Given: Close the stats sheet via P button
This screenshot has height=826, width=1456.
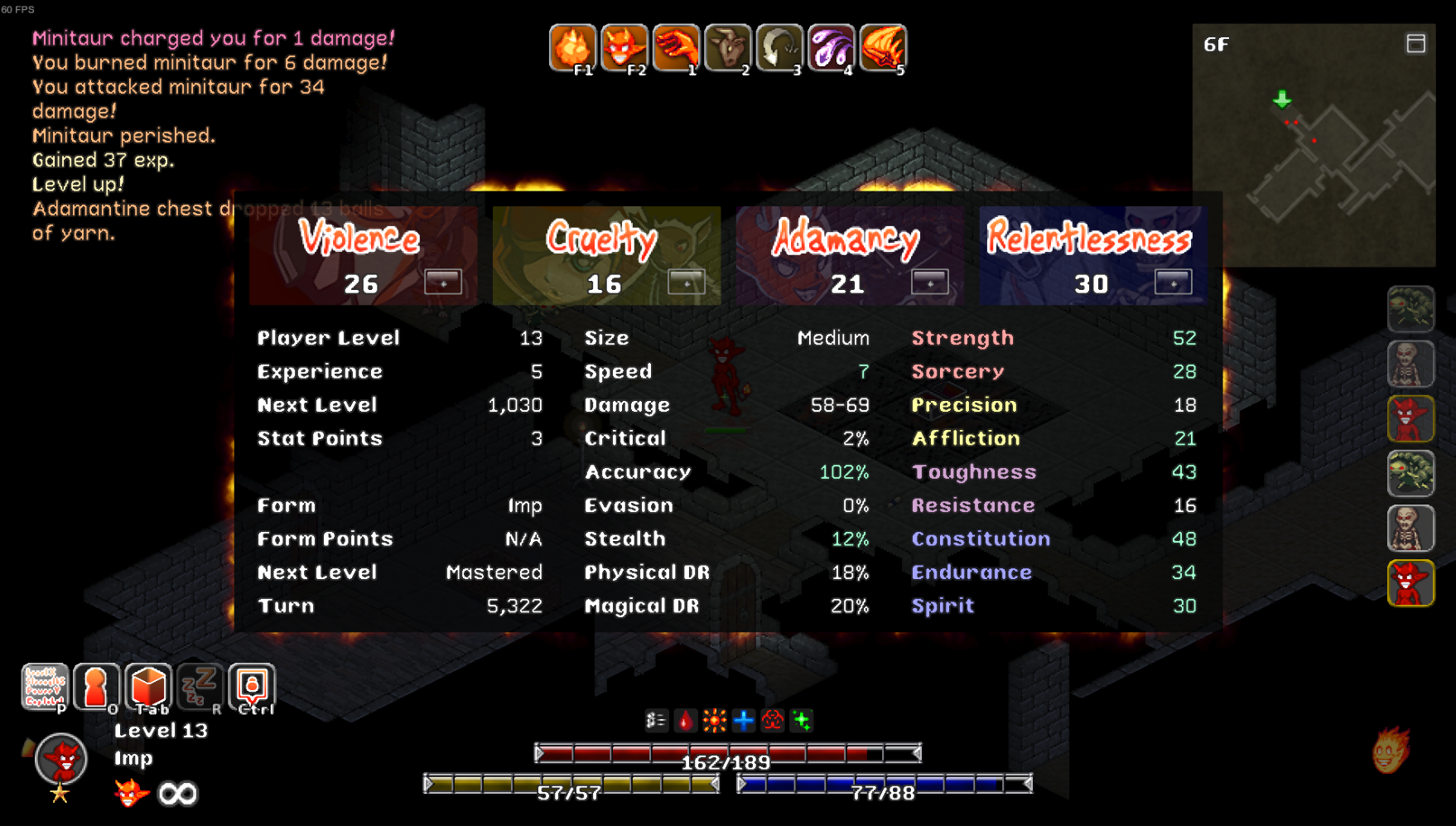Looking at the screenshot, I should click(x=45, y=687).
